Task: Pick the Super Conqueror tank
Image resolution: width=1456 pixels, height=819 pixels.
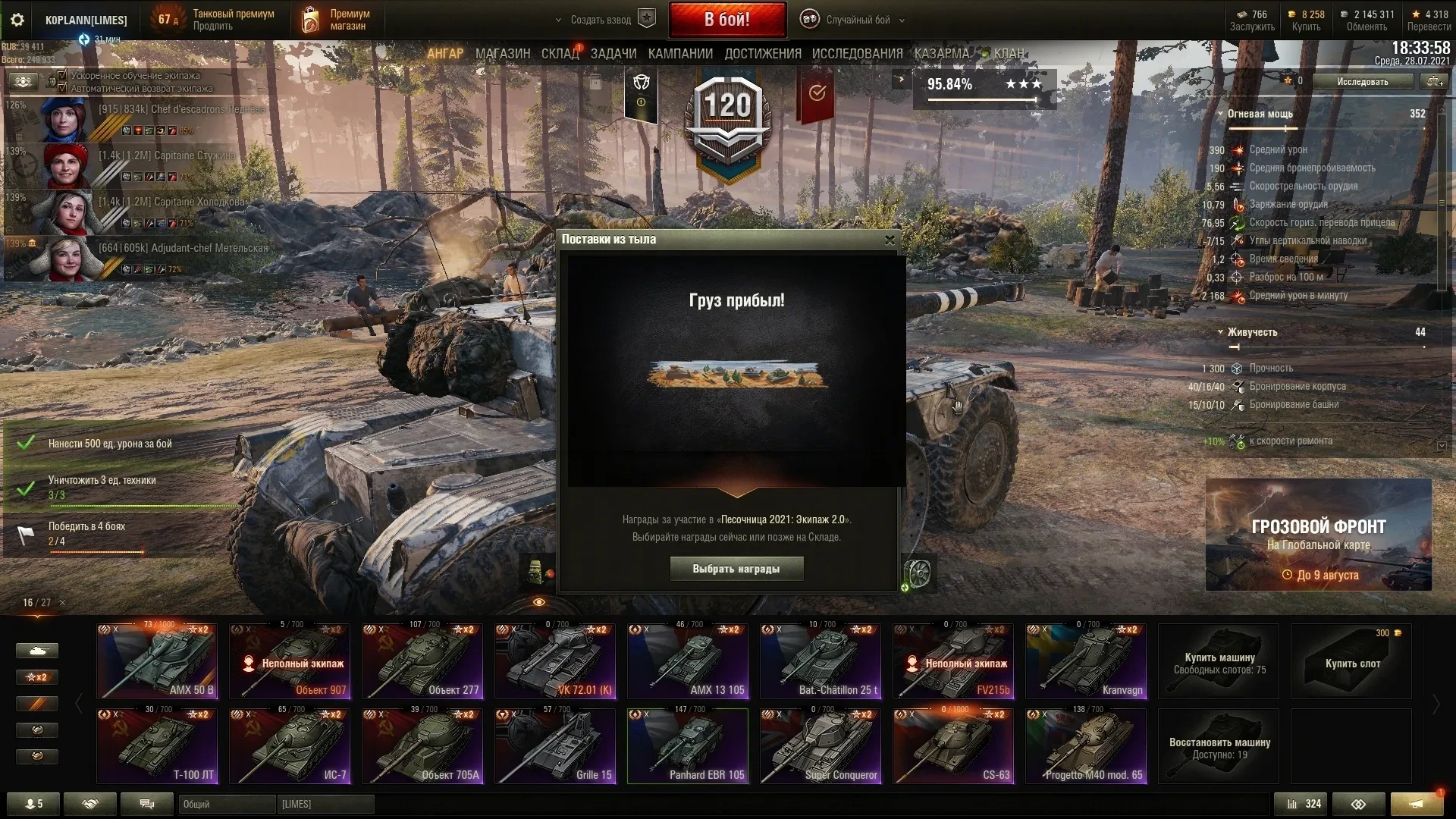Action: point(821,745)
